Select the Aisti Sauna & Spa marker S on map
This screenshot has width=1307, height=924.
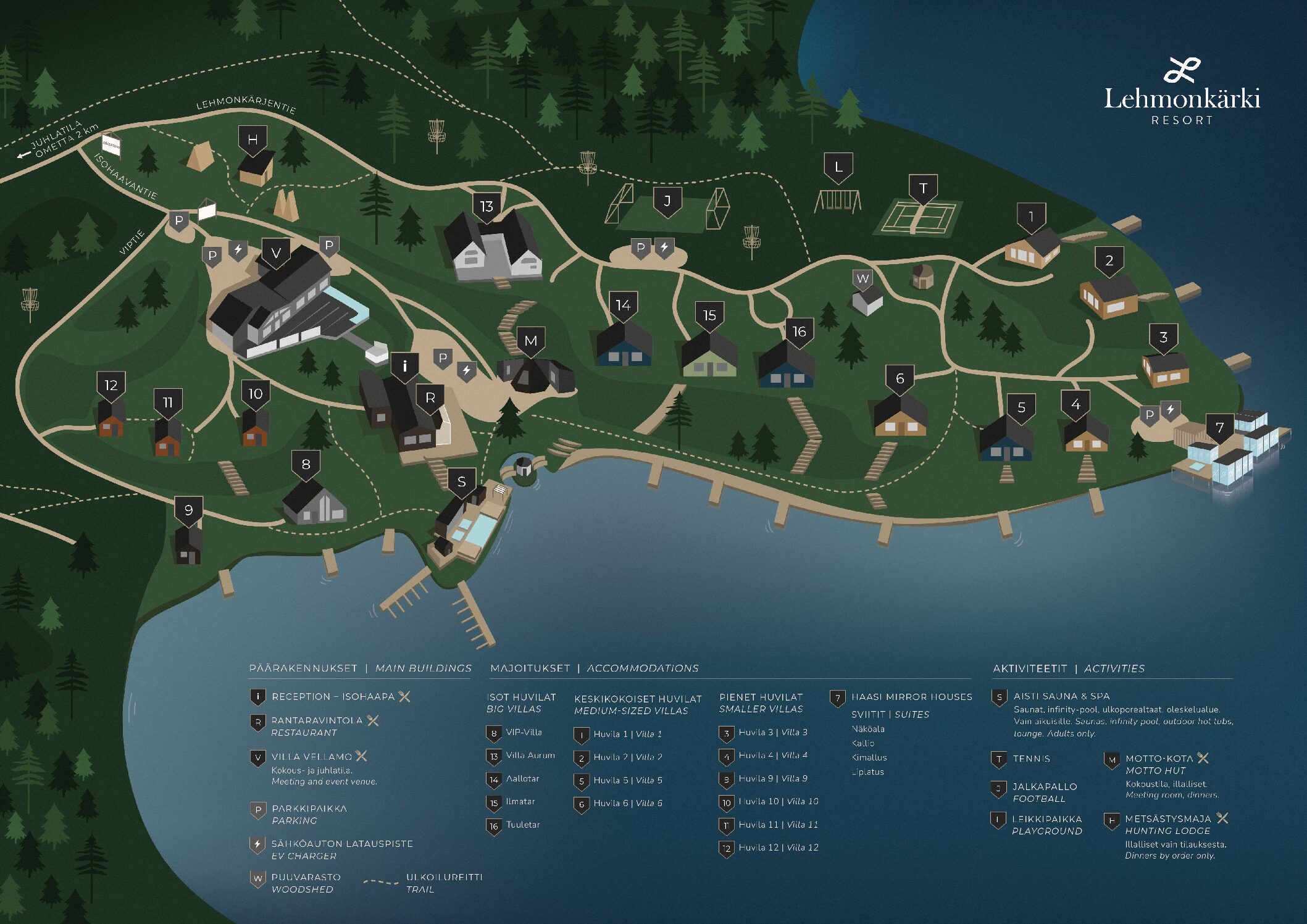[x=461, y=483]
